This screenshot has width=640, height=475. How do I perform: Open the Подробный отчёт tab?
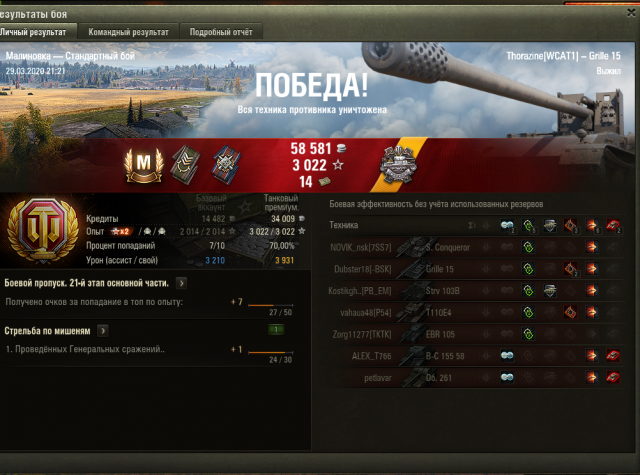(x=220, y=32)
